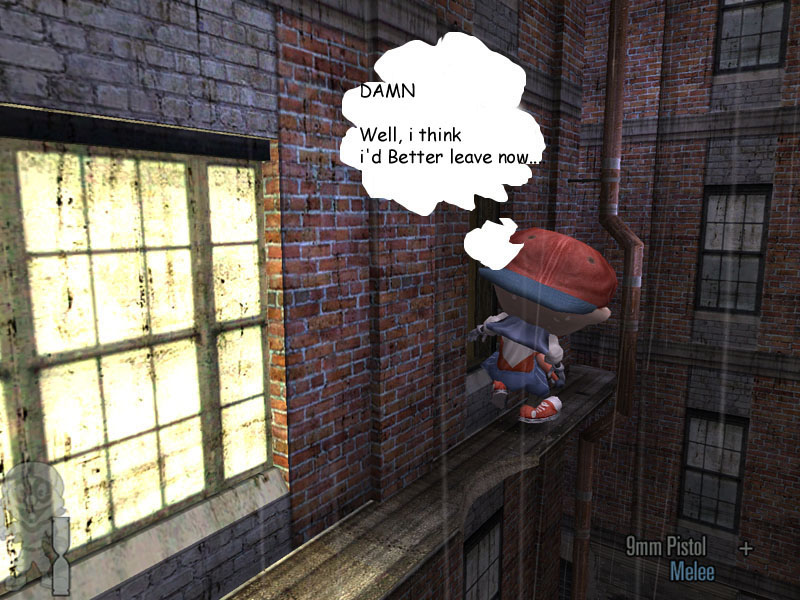Switch to the Melee weapon entry
Image resolution: width=800 pixels, height=600 pixels.
(692, 571)
